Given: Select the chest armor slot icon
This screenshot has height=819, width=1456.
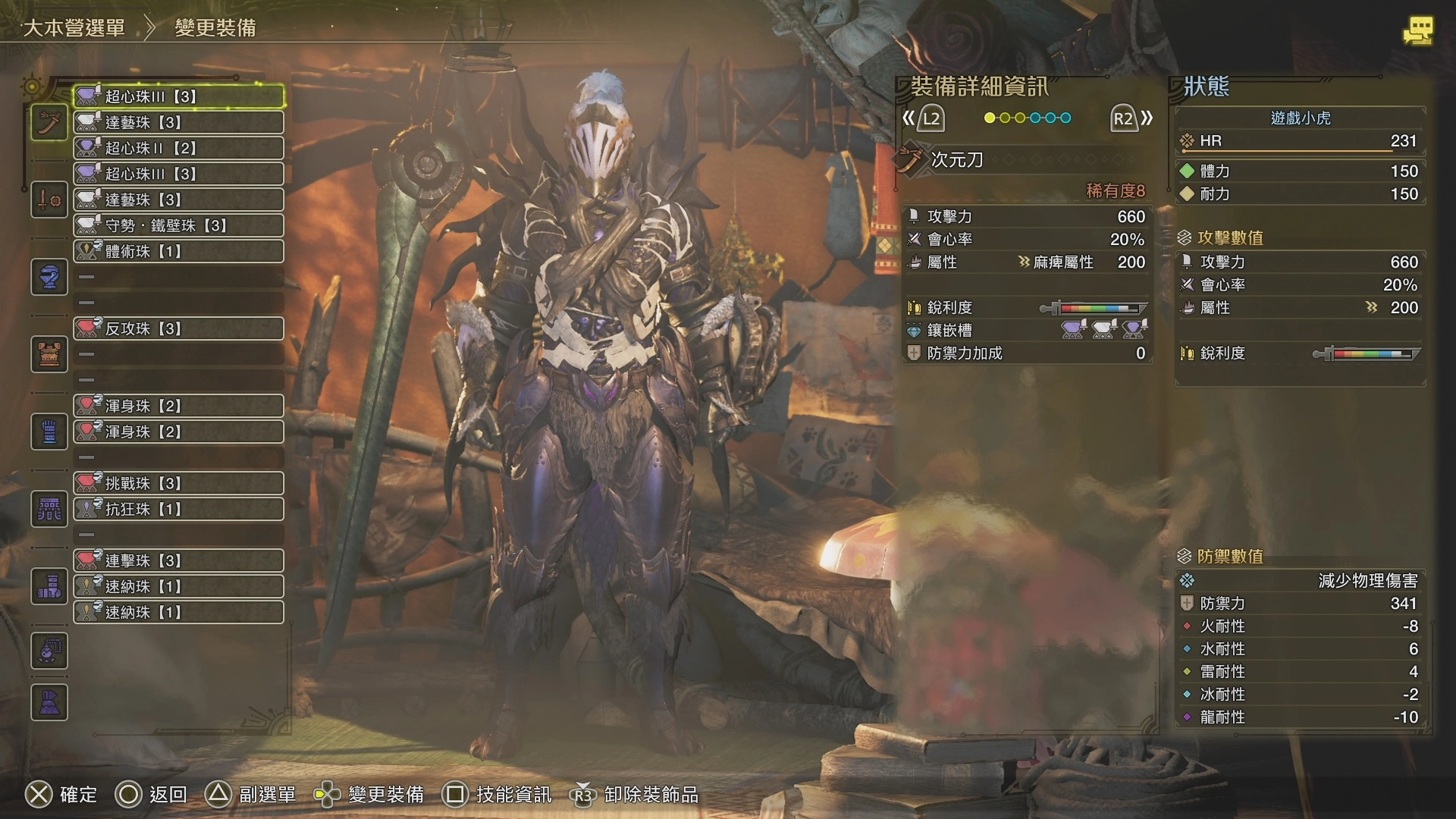Looking at the screenshot, I should click(49, 354).
